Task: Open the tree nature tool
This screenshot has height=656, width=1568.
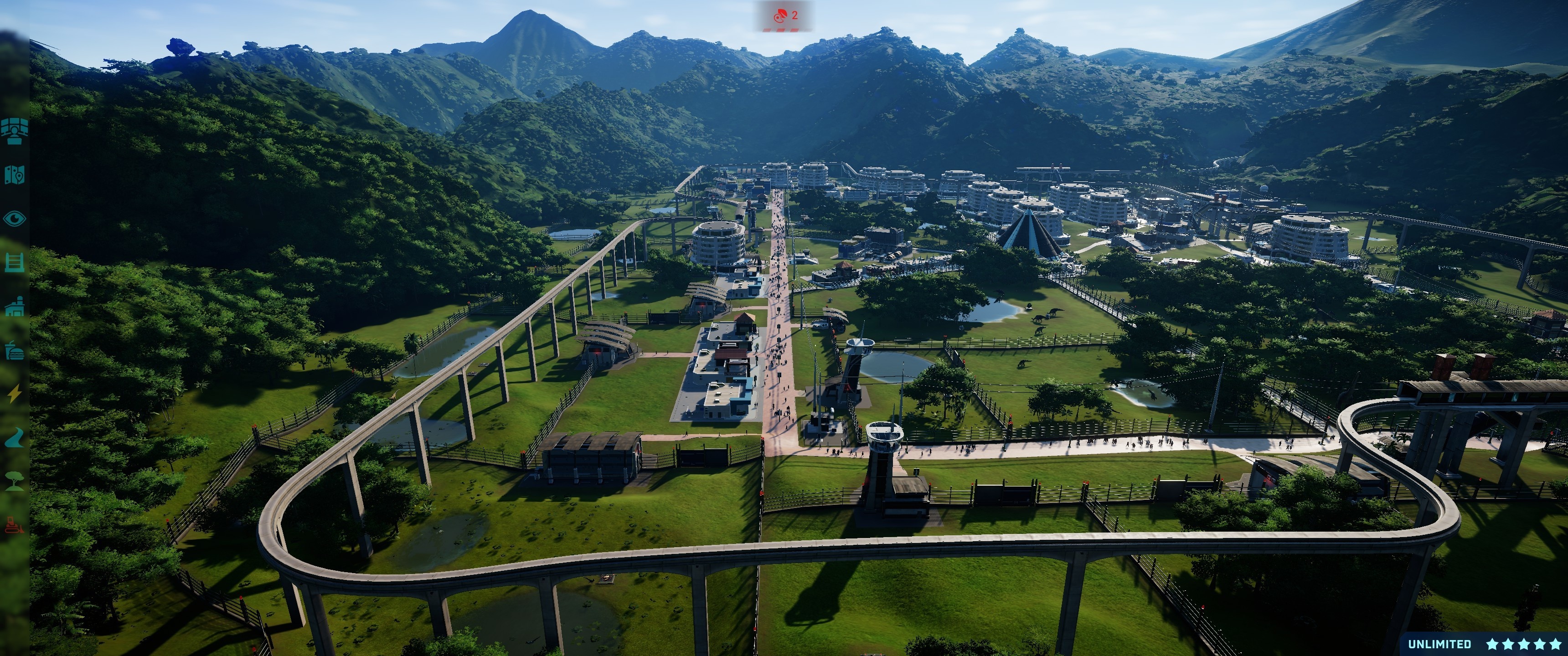Action: click(x=14, y=481)
